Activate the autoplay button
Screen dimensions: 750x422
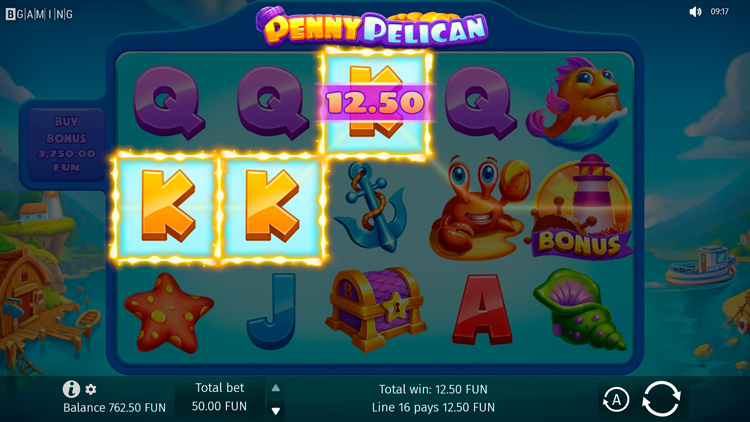click(x=615, y=400)
